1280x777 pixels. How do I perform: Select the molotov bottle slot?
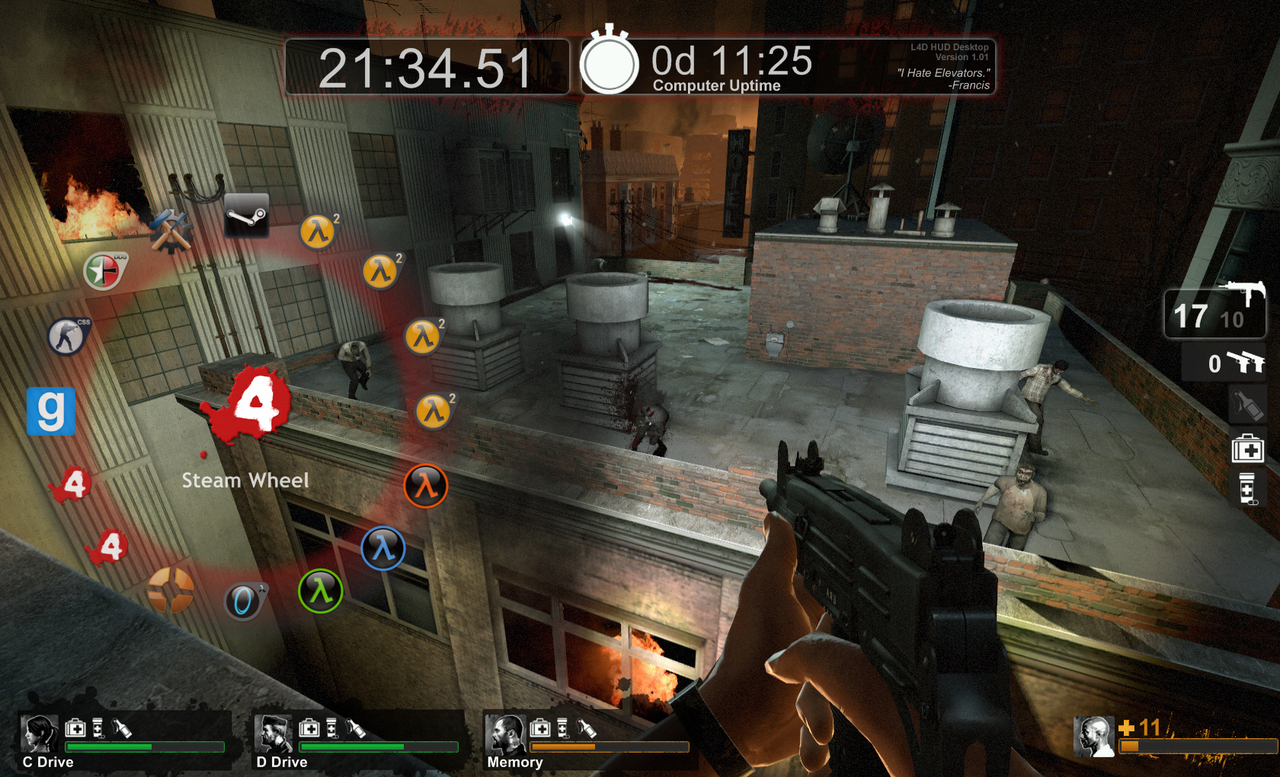pyautogui.click(x=1248, y=405)
